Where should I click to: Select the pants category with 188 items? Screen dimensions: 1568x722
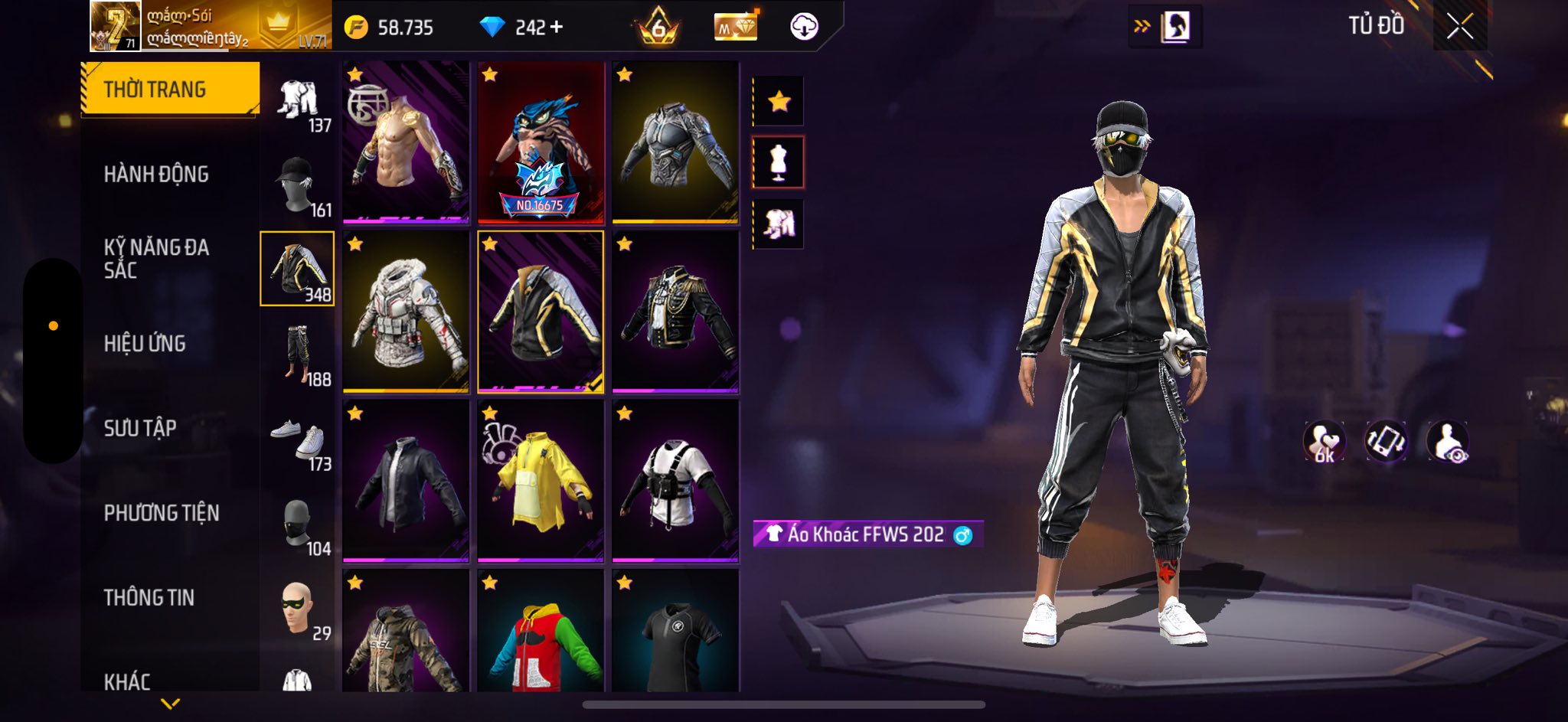click(x=298, y=354)
